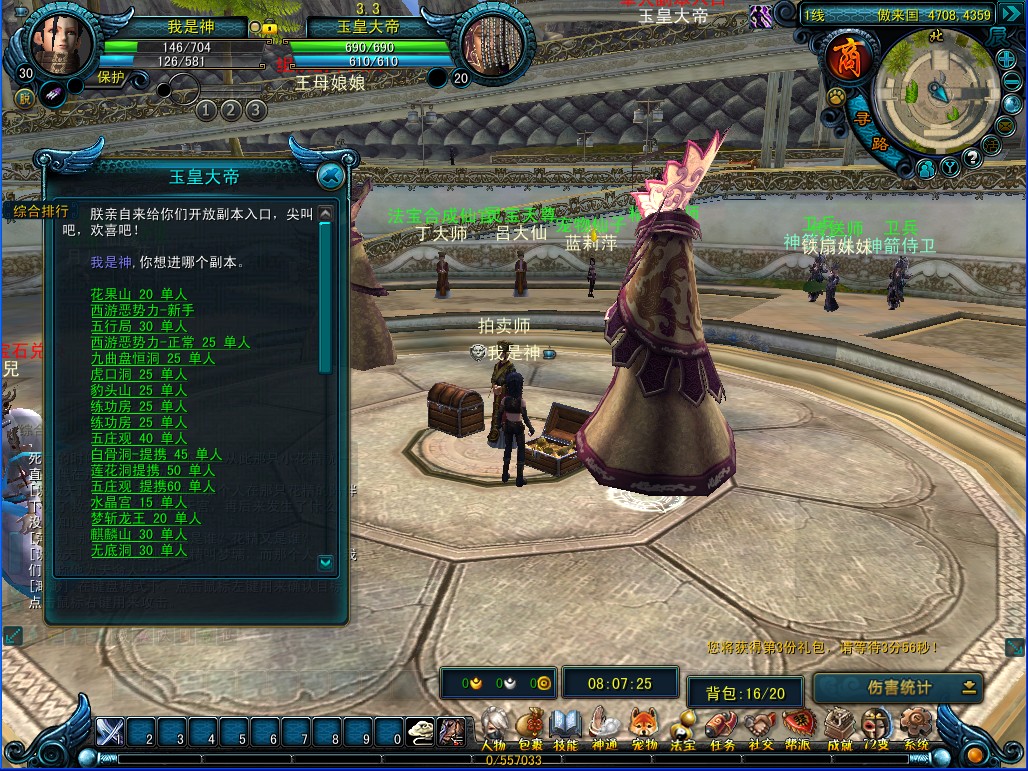Enter the 五行局 30 单人 dungeon
This screenshot has width=1028, height=771.
(x=139, y=326)
